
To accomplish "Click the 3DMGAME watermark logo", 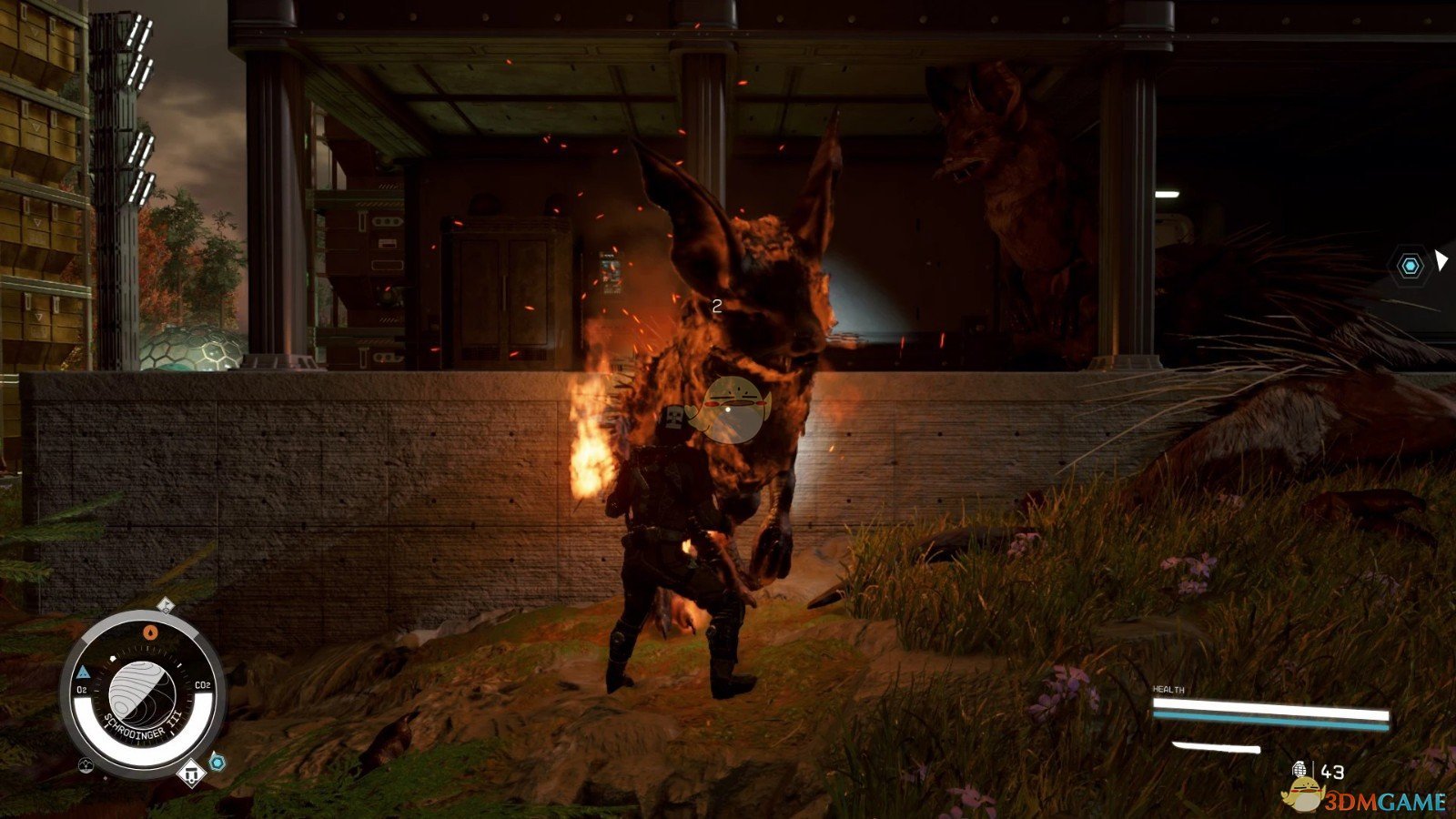I will [1365, 800].
